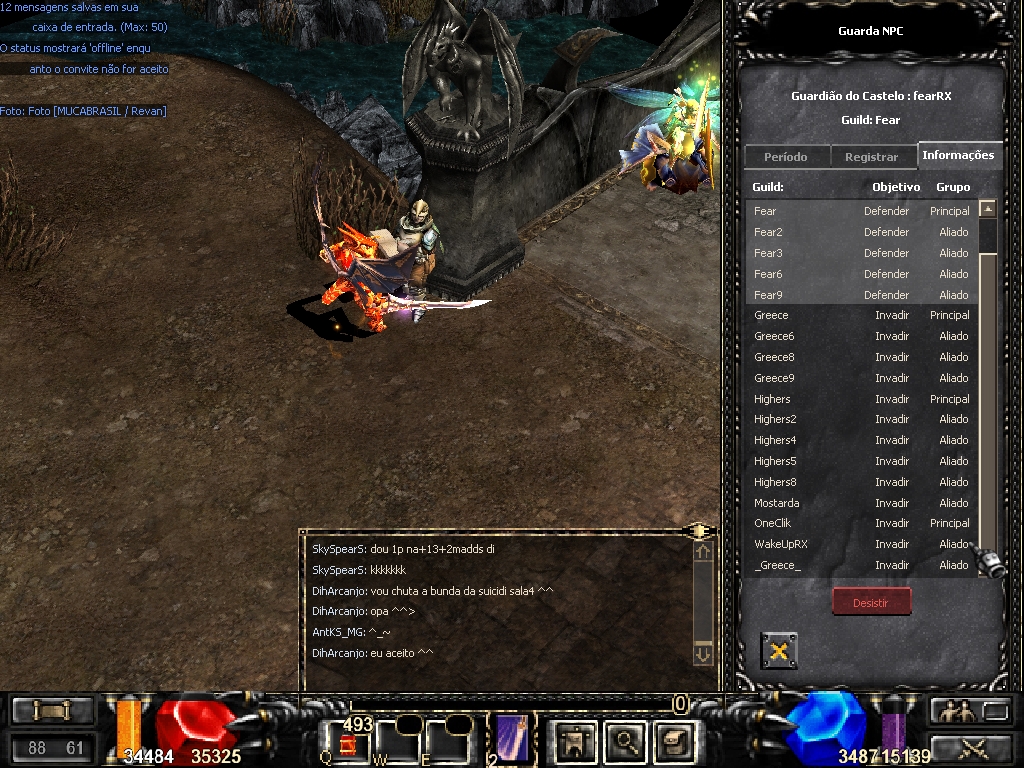
Task: Click the chat log scroll-down arrow
Action: pos(703,654)
